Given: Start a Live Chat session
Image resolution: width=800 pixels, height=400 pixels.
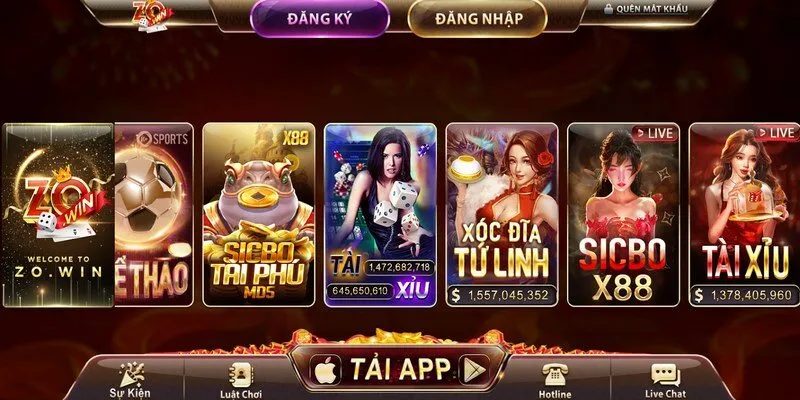Looking at the screenshot, I should tap(667, 379).
